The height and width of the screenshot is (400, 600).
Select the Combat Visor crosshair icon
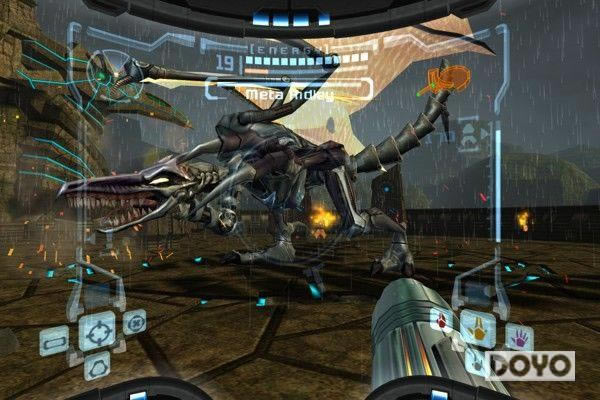point(97,331)
